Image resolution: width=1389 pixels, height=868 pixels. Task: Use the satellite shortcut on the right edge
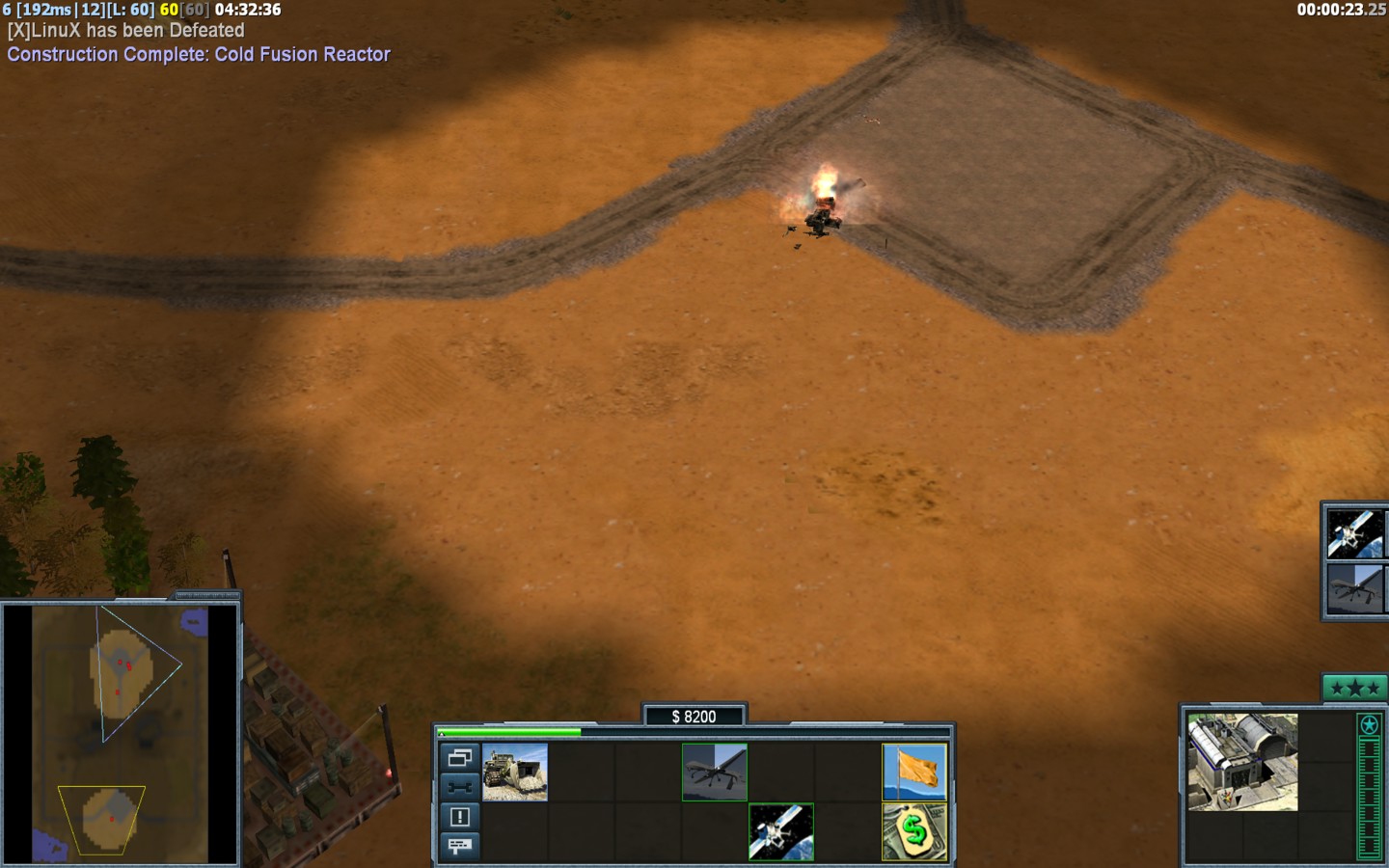(x=1354, y=533)
